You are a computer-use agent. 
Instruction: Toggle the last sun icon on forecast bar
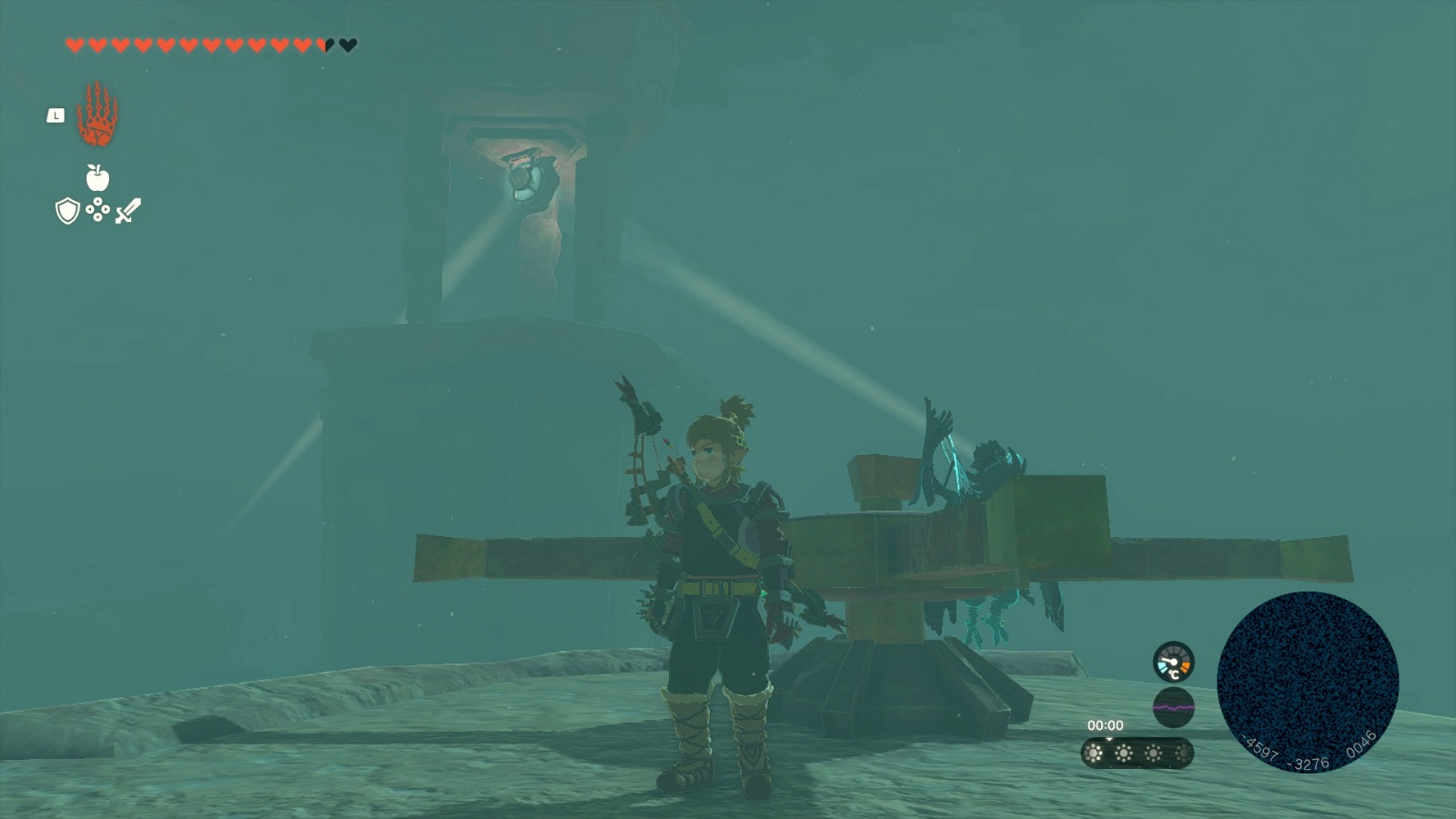[1184, 754]
